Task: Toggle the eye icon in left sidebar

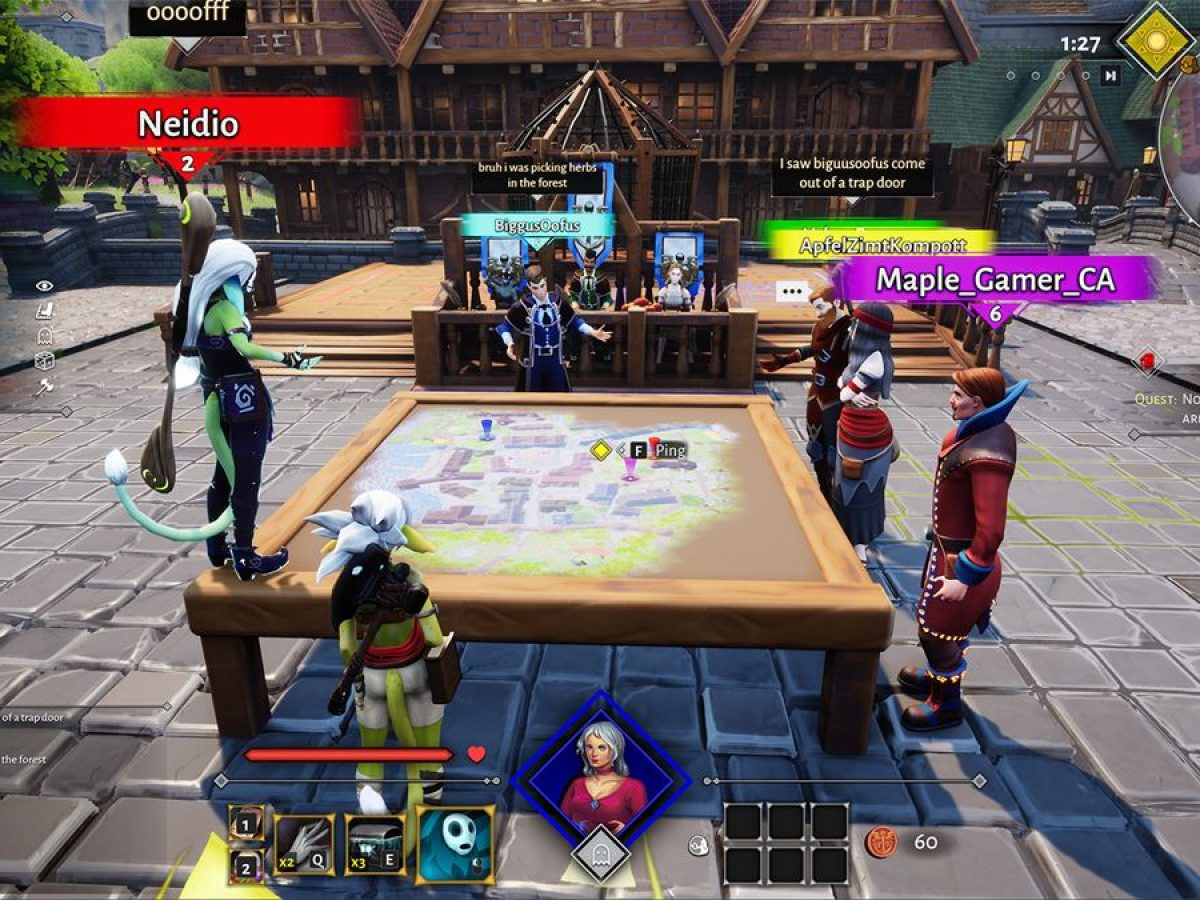Action: coord(44,286)
